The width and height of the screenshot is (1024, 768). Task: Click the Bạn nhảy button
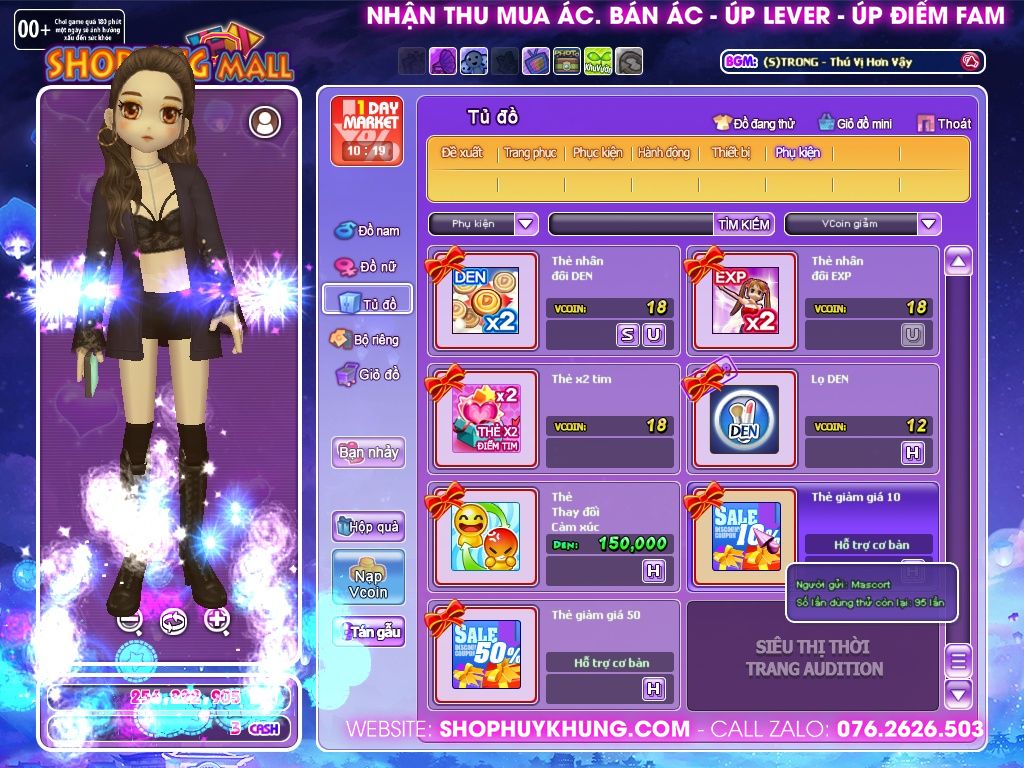pyautogui.click(x=368, y=452)
